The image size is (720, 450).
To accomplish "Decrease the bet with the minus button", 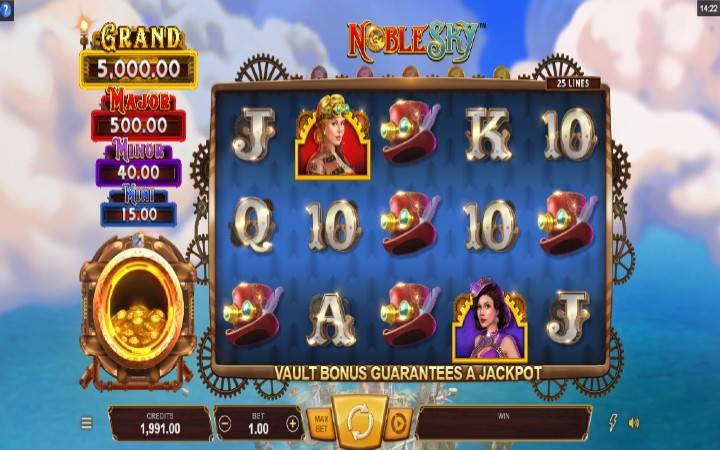I will [225, 423].
